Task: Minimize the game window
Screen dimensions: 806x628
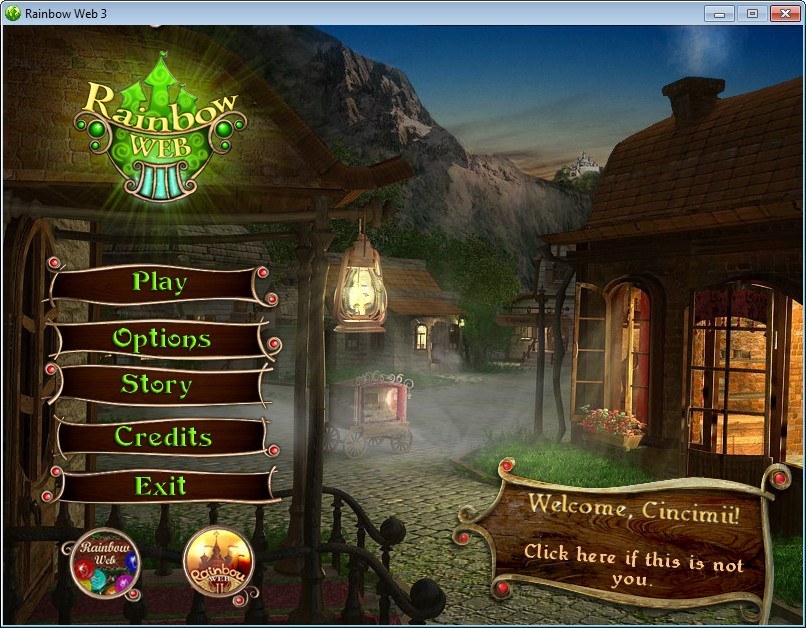Action: (721, 13)
